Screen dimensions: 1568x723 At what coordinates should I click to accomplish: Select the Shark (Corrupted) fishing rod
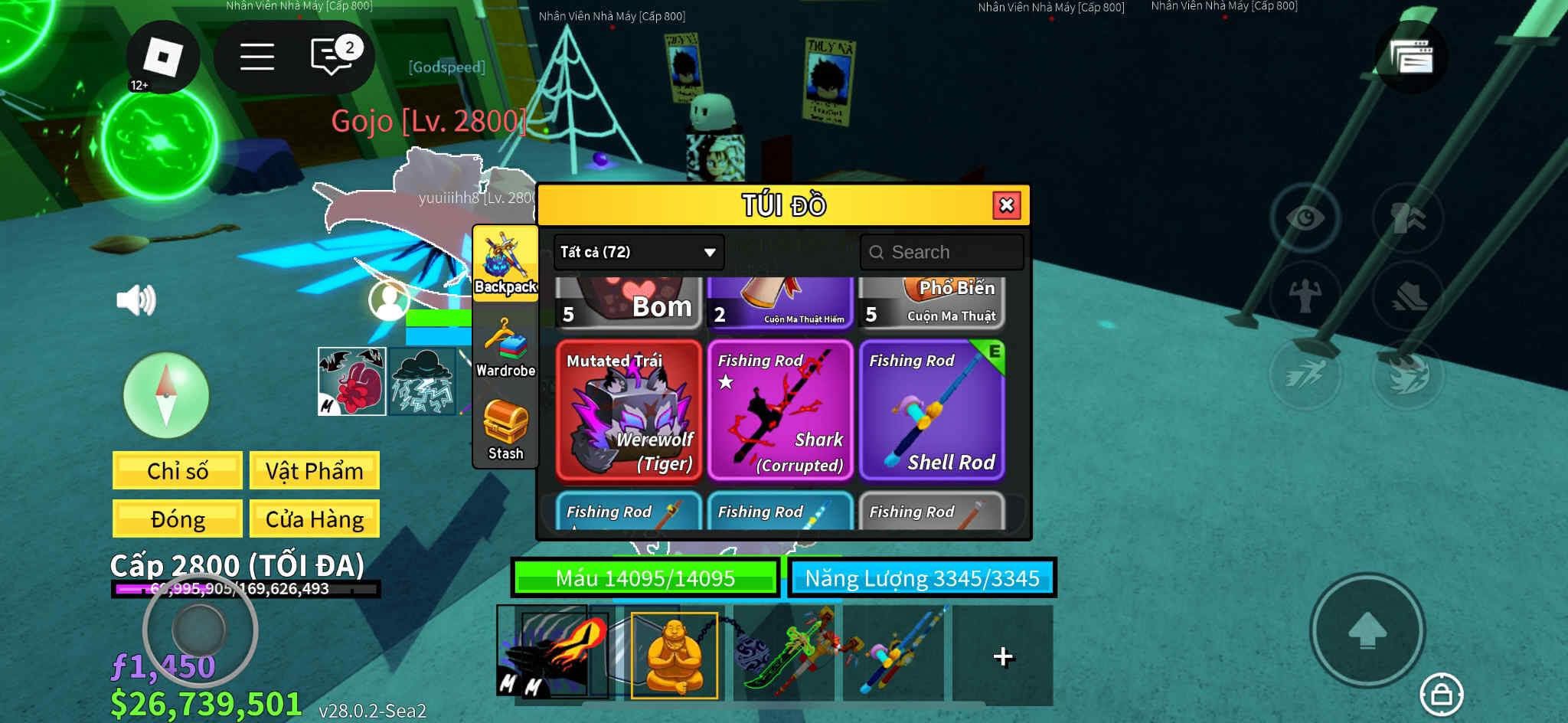point(779,411)
